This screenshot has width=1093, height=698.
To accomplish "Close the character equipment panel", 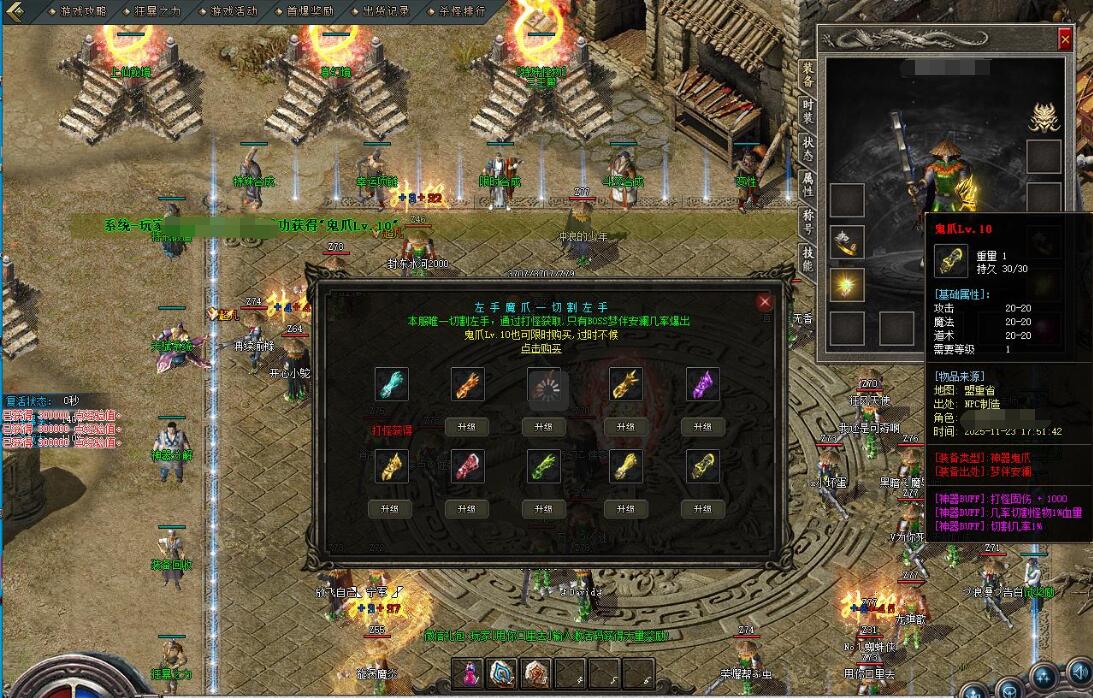I will pos(1065,39).
